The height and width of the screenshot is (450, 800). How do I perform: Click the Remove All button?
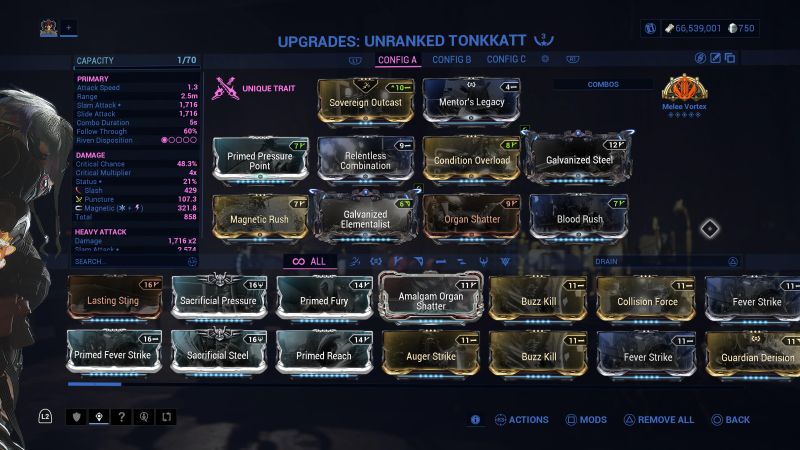point(659,420)
